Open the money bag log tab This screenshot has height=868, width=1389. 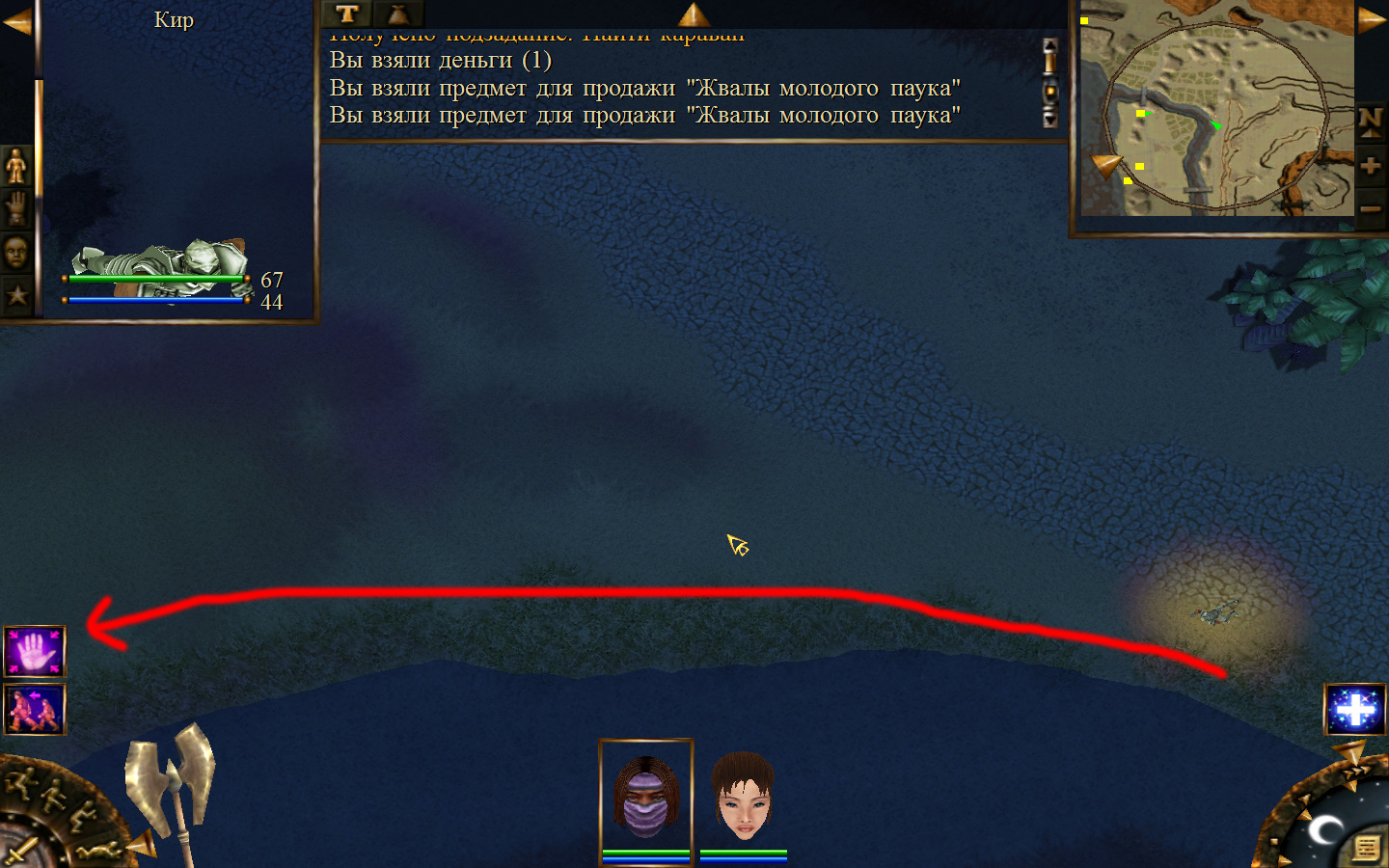click(x=397, y=14)
